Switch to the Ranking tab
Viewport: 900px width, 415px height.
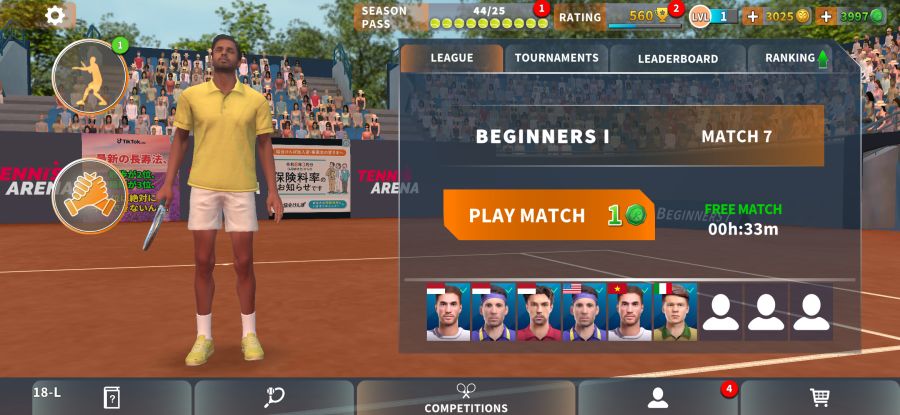(x=796, y=58)
